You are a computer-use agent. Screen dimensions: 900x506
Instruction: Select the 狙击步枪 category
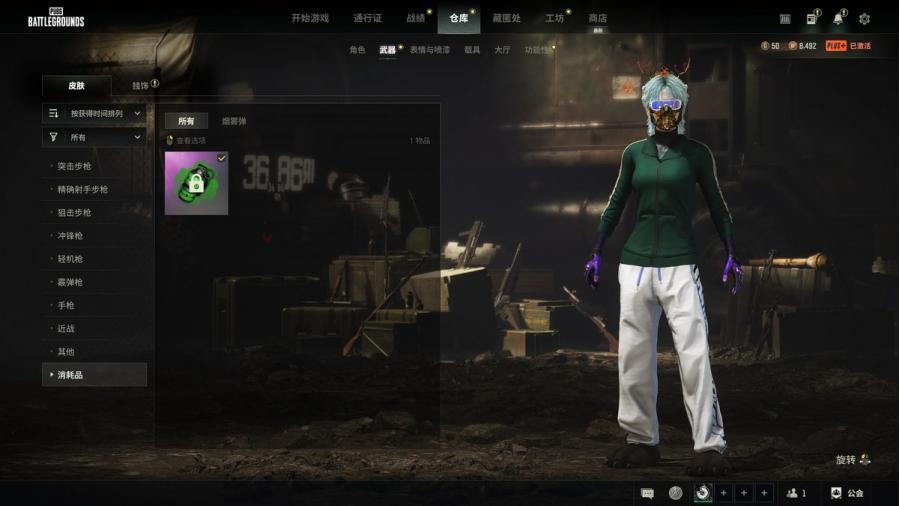coord(75,212)
